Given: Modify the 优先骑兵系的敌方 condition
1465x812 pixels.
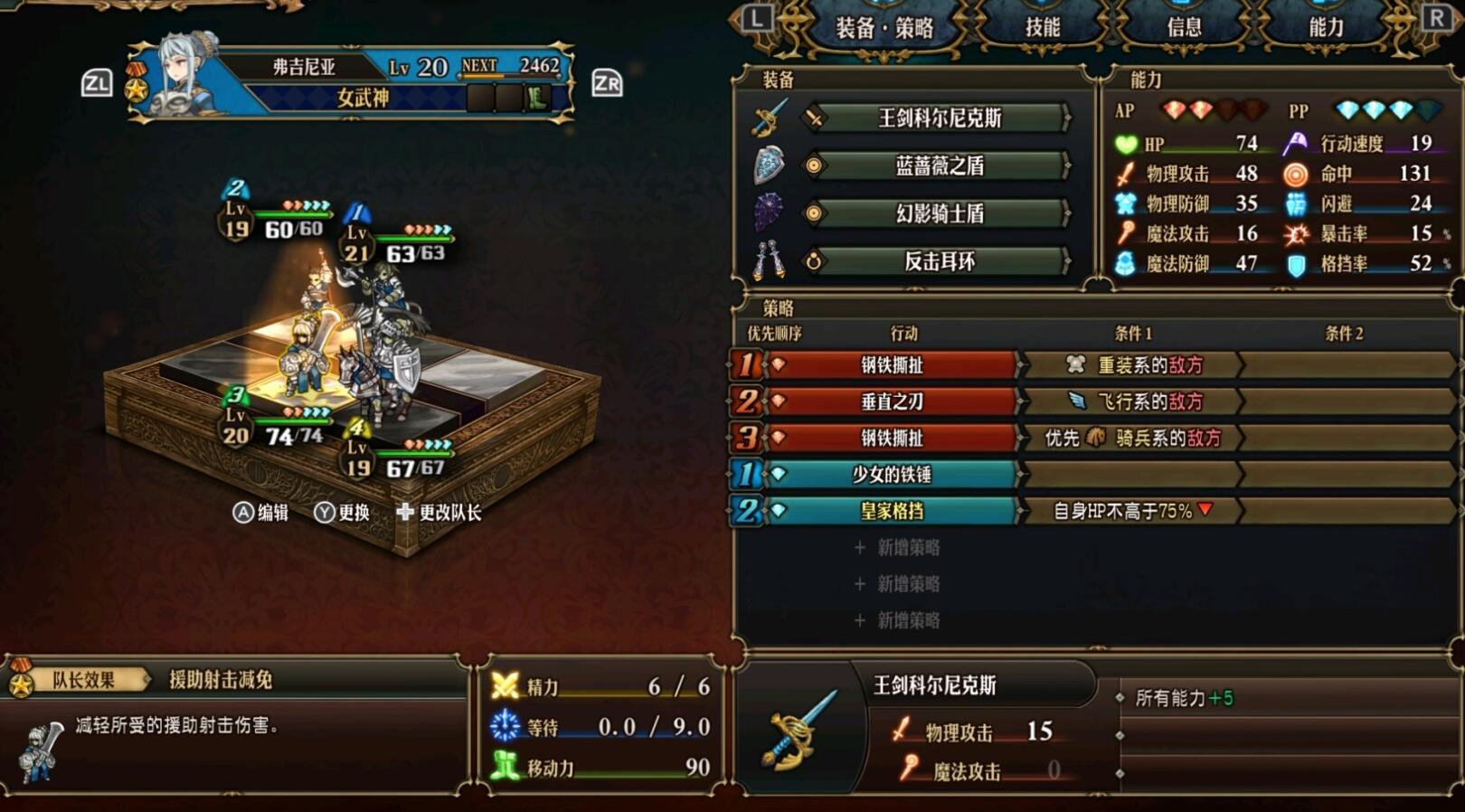Looking at the screenshot, I should click(x=1132, y=439).
